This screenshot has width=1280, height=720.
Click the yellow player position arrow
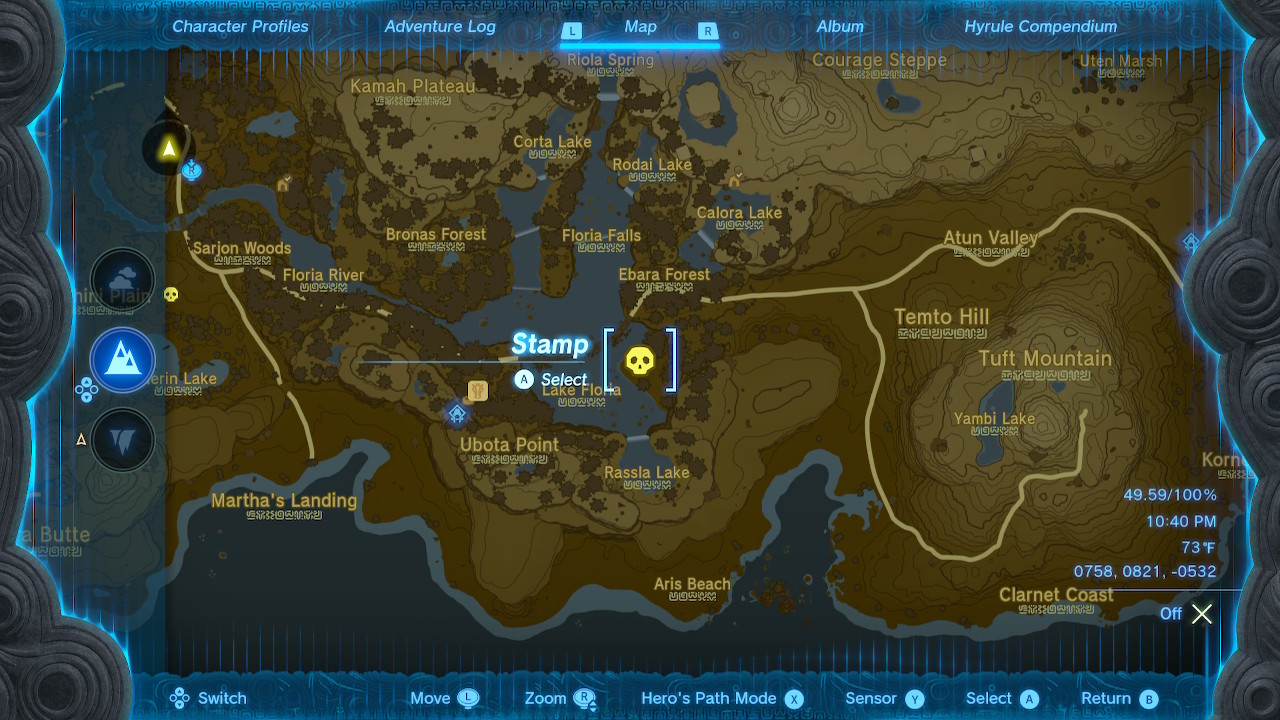point(168,149)
